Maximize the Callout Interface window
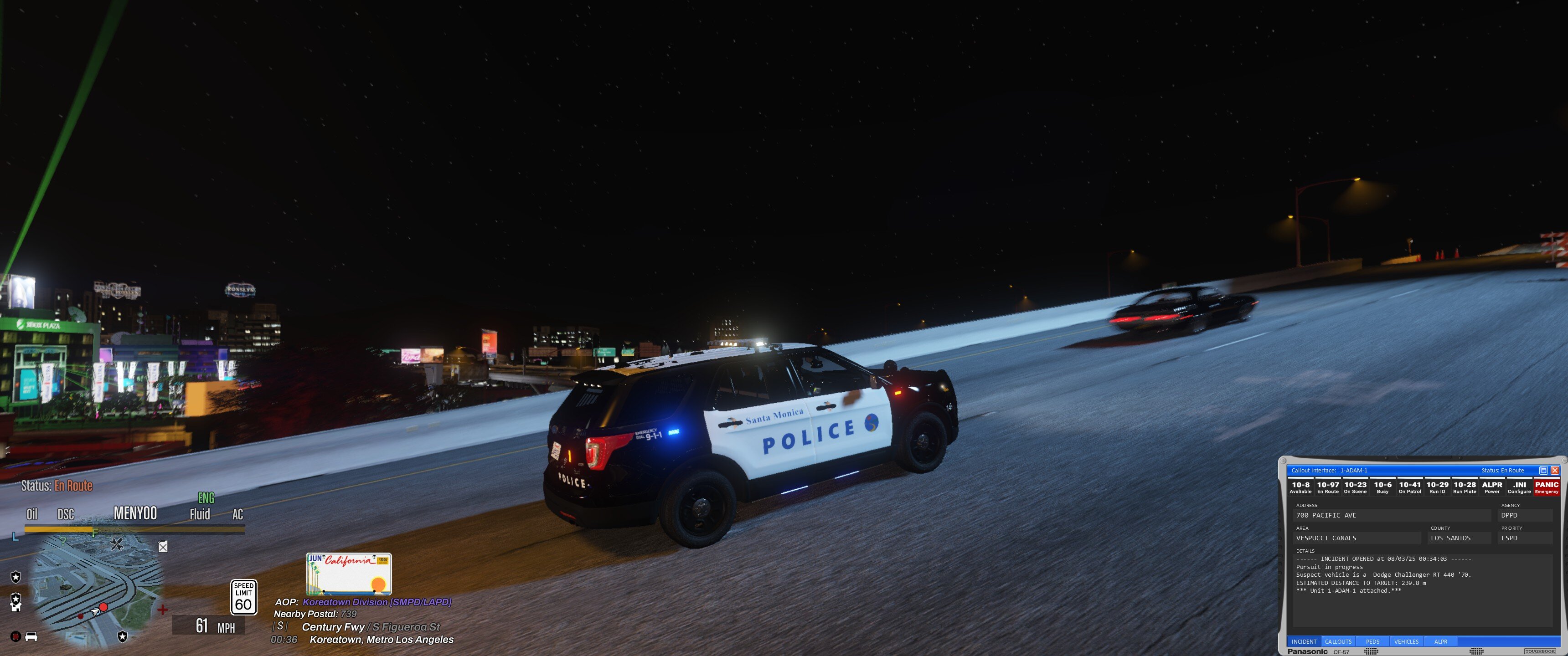This screenshot has height=656, width=1568. (x=1543, y=471)
